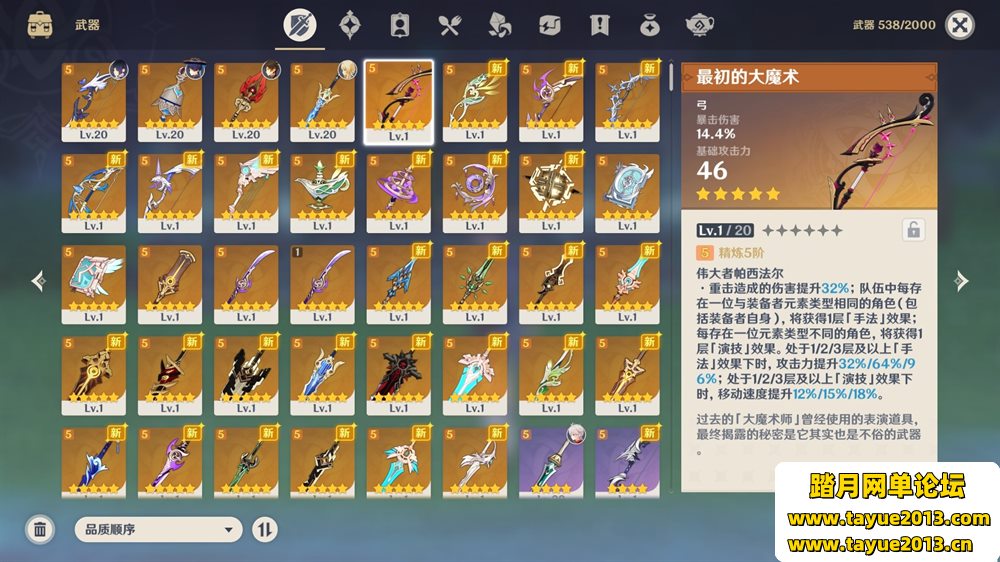The image size is (1000, 562).
Task: Select the bell claymore Lv.20 weapon
Action: (x=170, y=101)
